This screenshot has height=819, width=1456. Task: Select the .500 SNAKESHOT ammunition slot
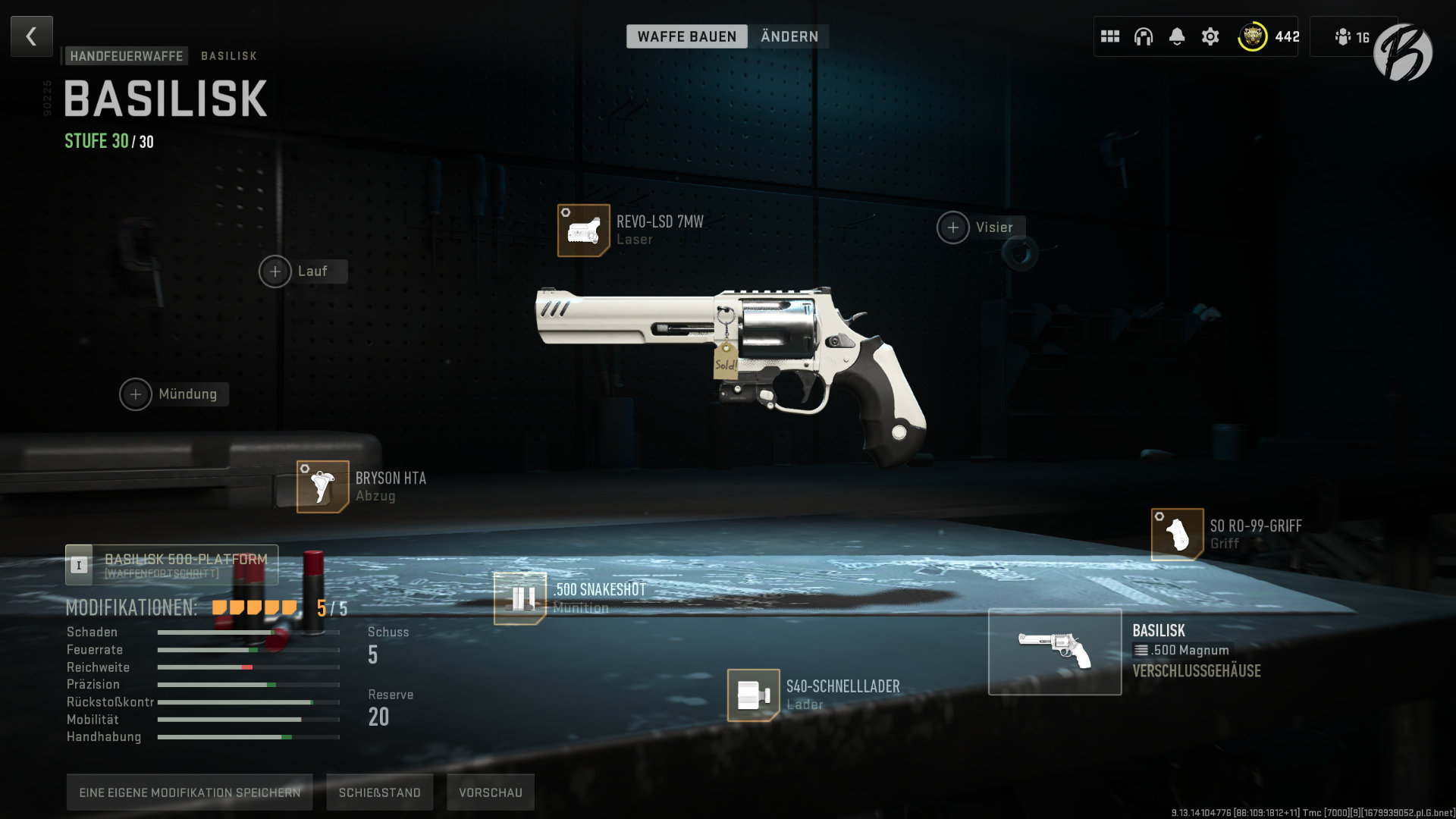[519, 598]
